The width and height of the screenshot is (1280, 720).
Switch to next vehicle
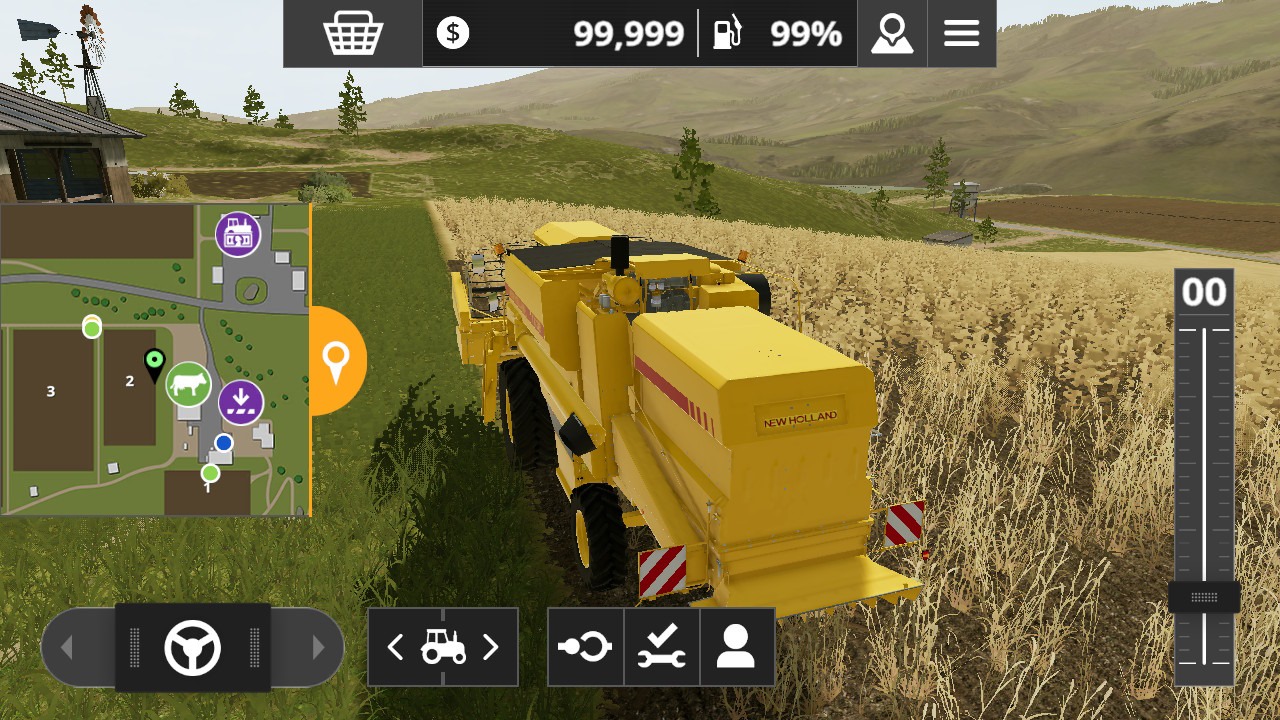(490, 648)
